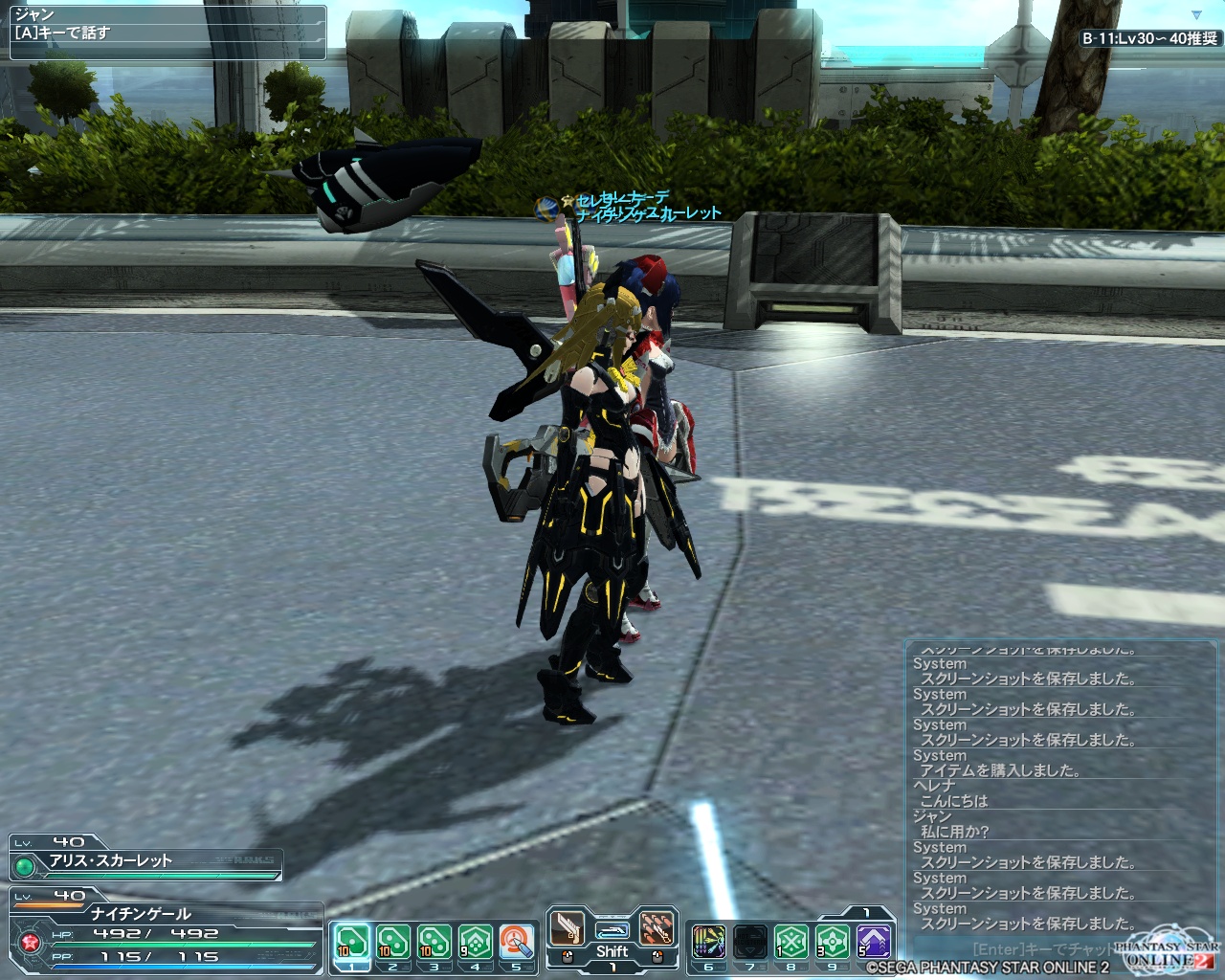Click the B-11 Lv30~40 area label
The image size is (1225, 980).
tap(1150, 38)
